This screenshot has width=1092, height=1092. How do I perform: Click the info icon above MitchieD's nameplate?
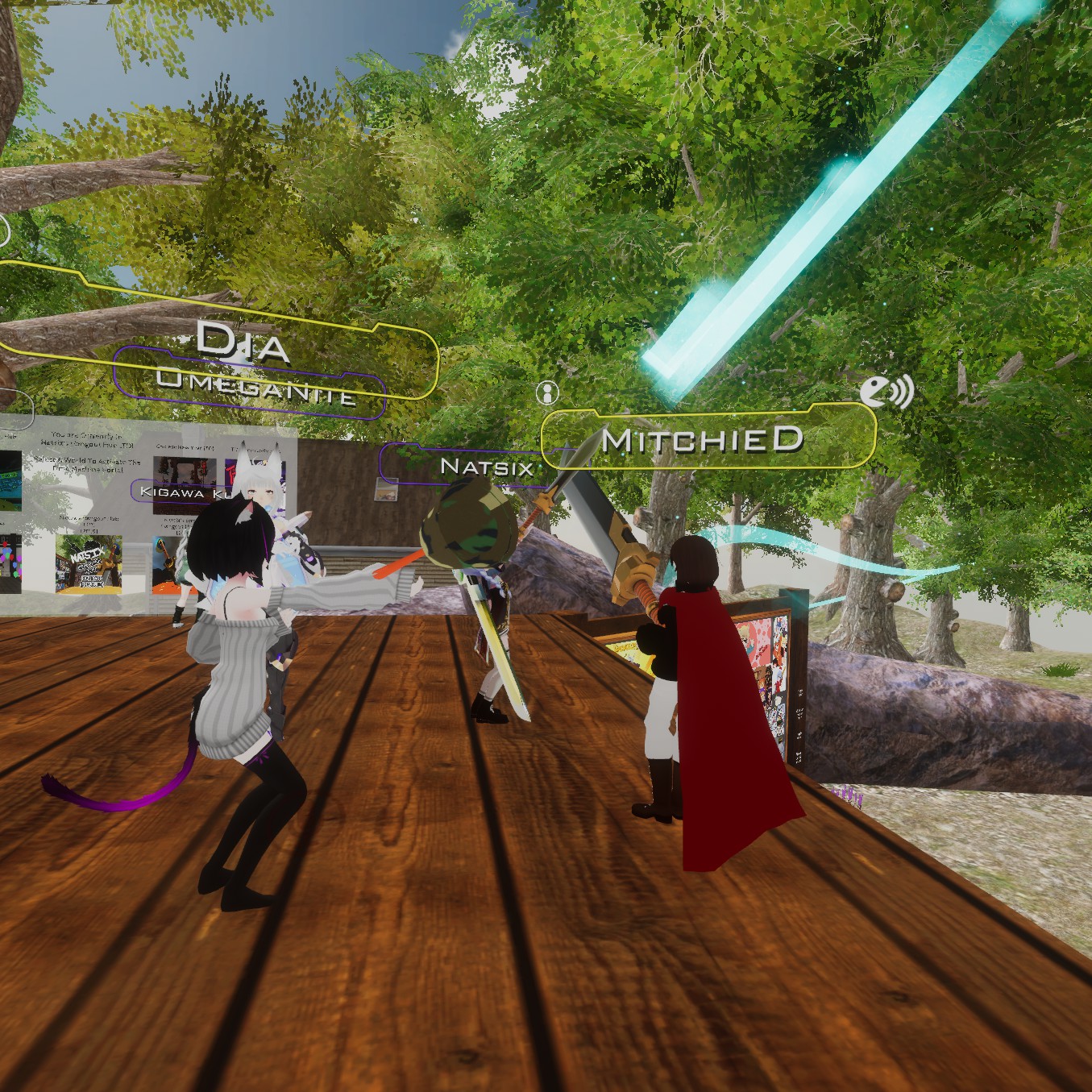tap(547, 393)
